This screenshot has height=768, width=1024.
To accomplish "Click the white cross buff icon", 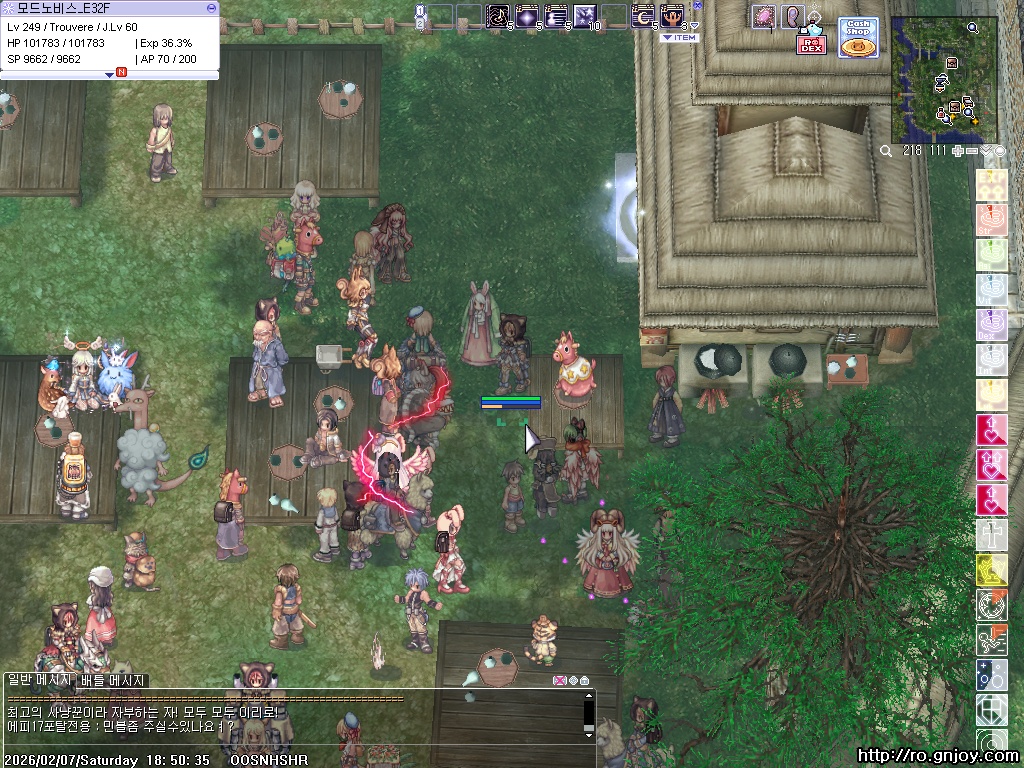I will (991, 535).
